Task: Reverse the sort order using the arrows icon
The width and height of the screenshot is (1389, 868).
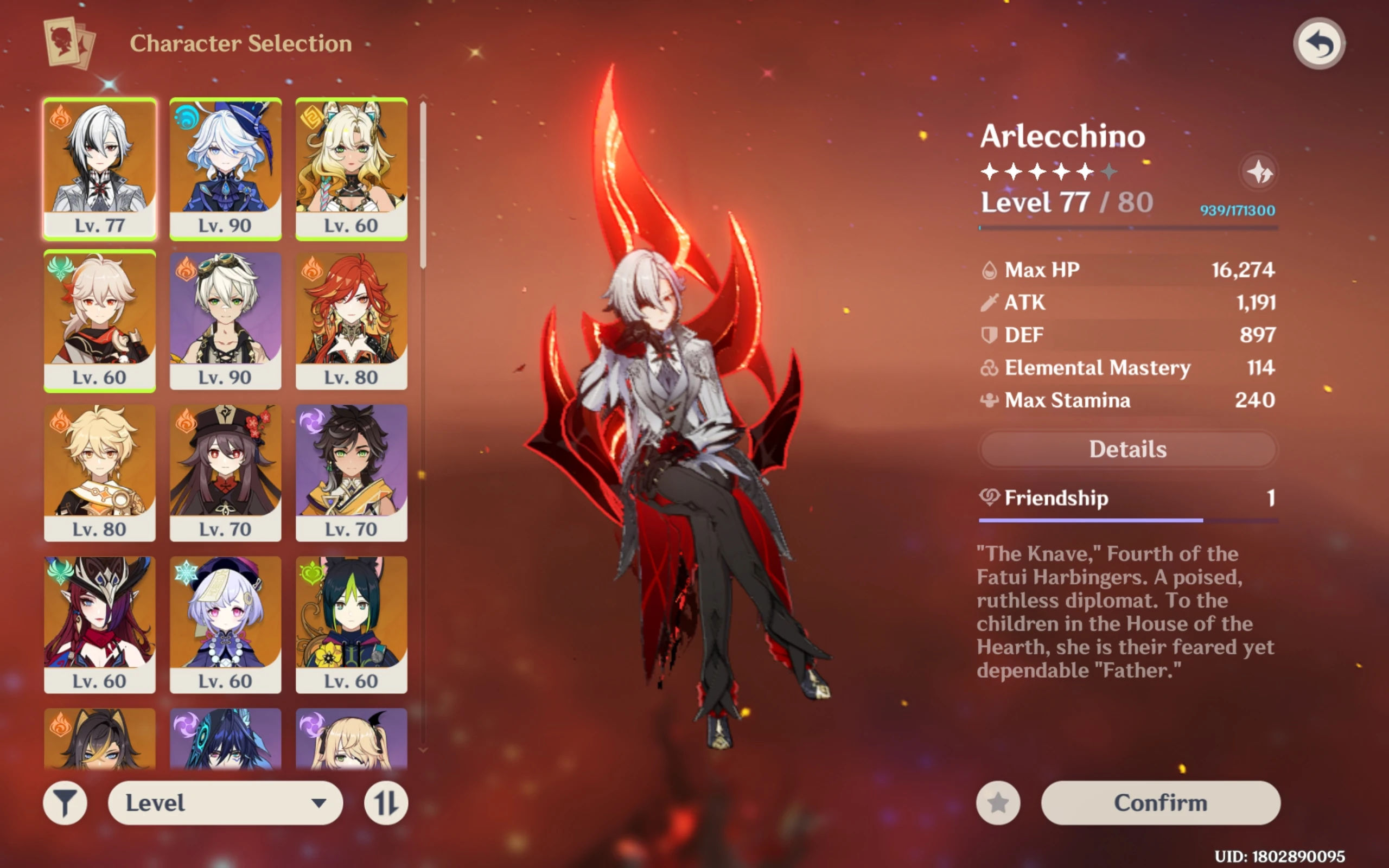Action: tap(385, 803)
